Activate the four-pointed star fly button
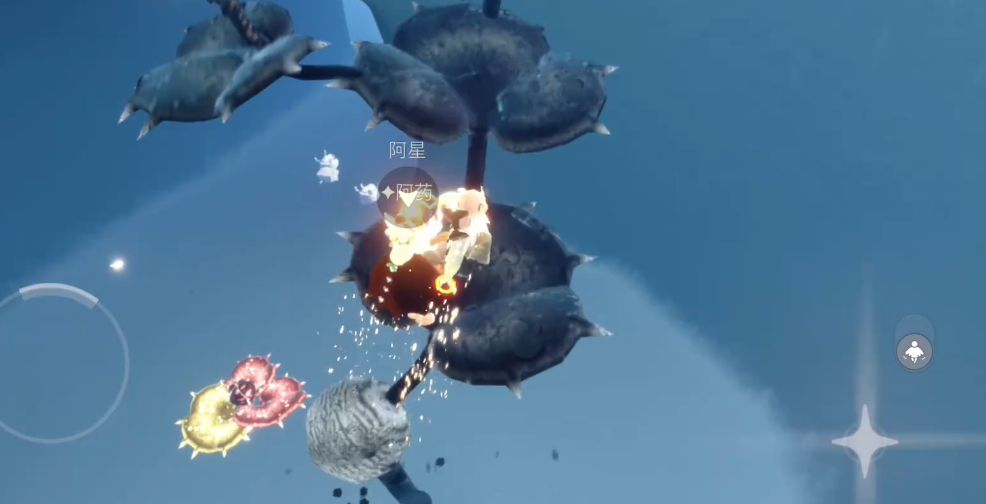The height and width of the screenshot is (504, 986). pyautogui.click(x=864, y=440)
